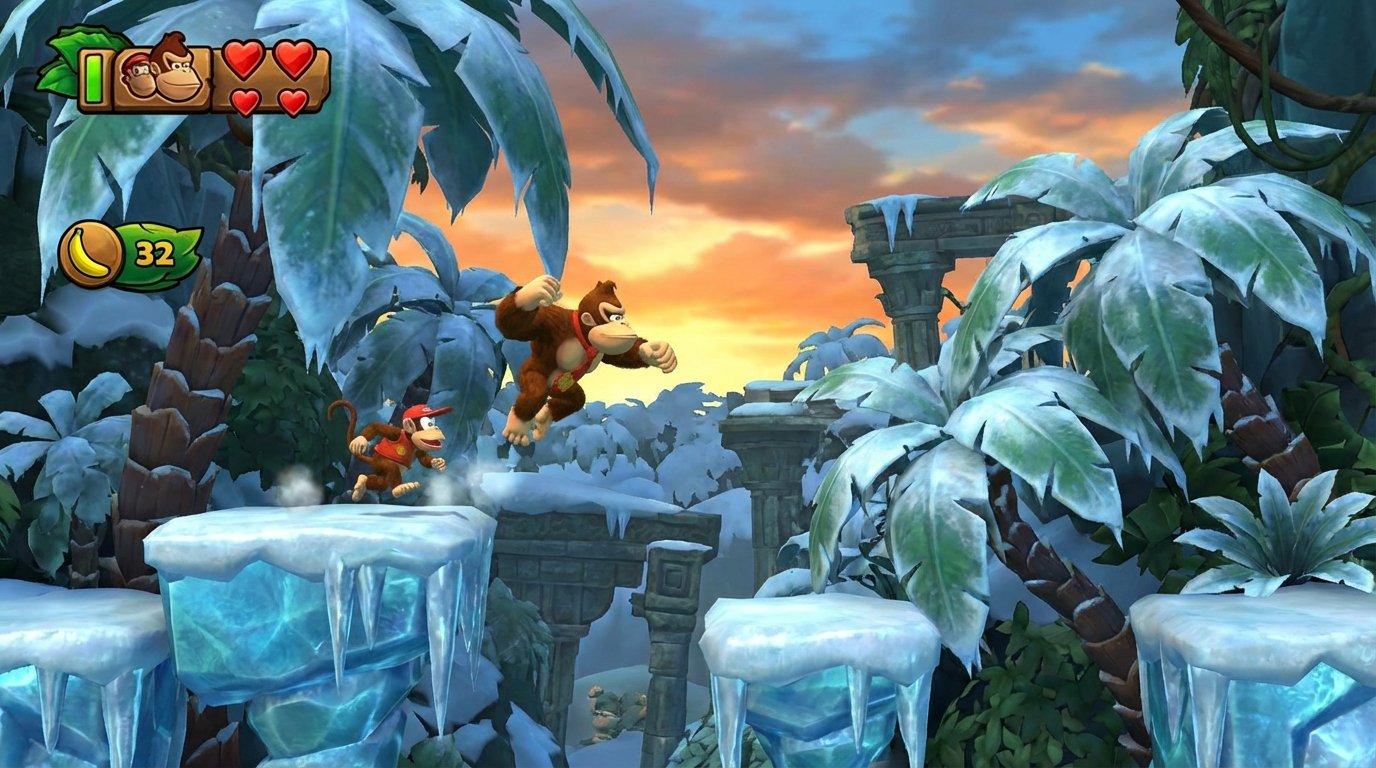Select the Diddy Kong portrait icon
Viewport: 1376px width, 768px height.
[x=137, y=76]
